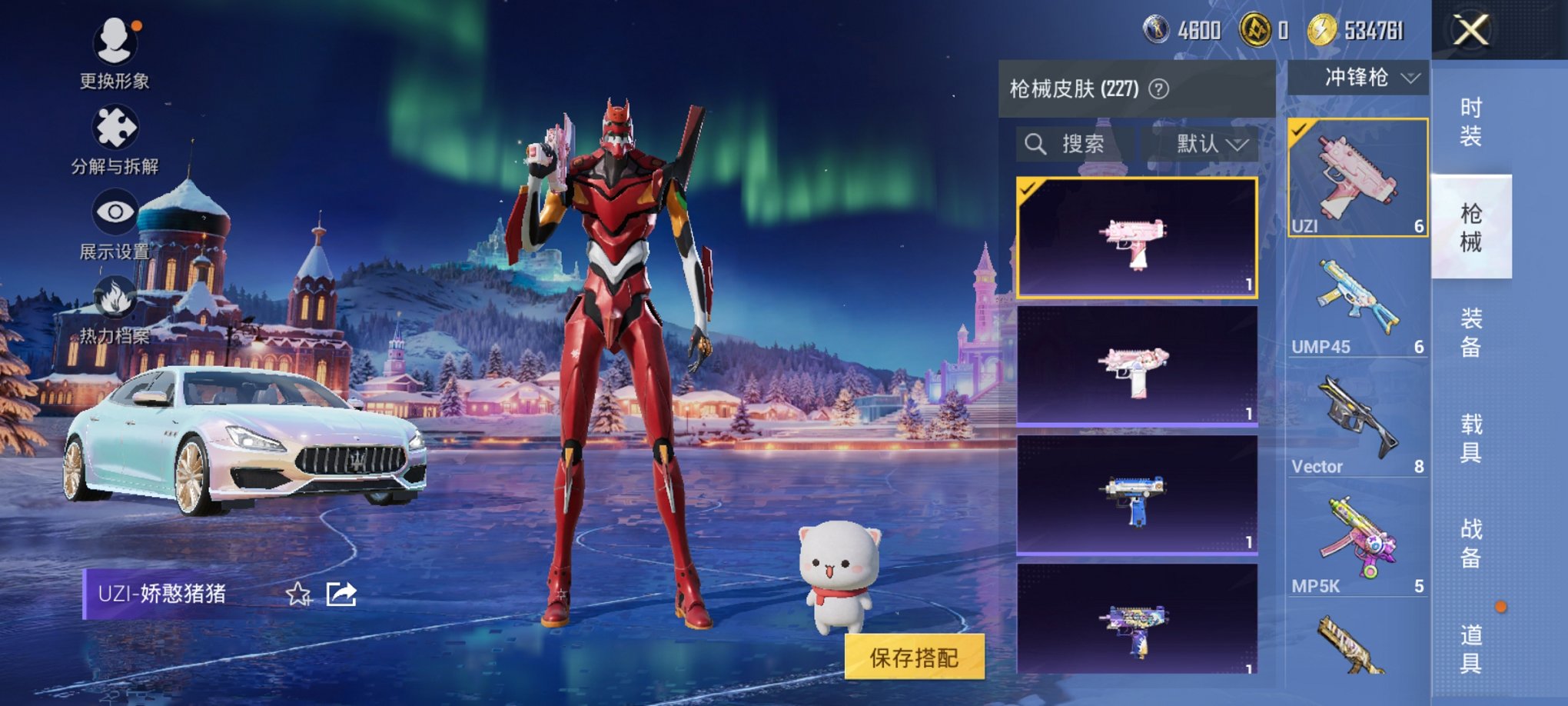This screenshot has width=1568, height=706.
Task: Collapse the 默认 filter using its chevron
Action: pyautogui.click(x=1238, y=145)
